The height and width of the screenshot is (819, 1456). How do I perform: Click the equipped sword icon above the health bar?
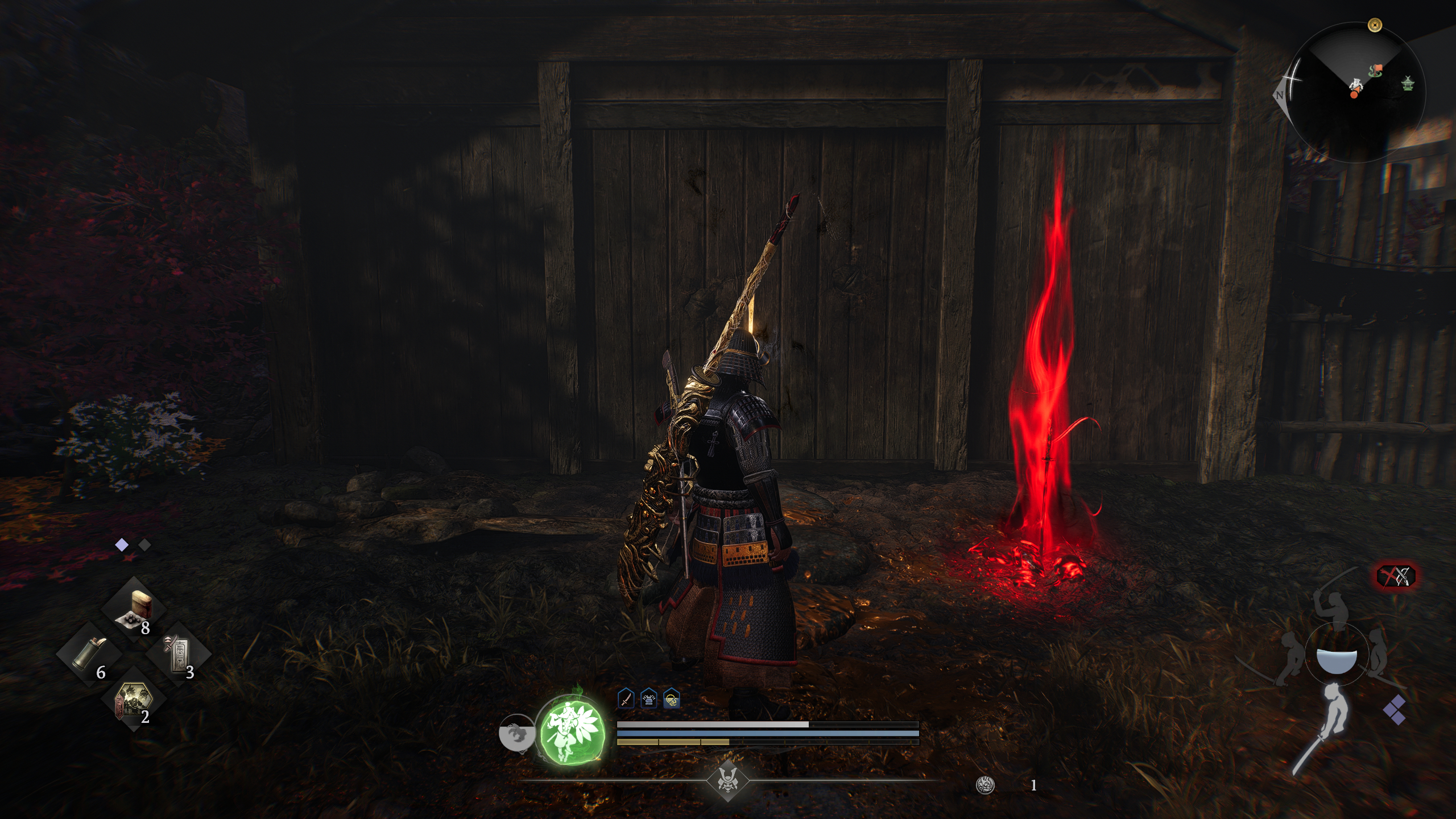(x=626, y=698)
